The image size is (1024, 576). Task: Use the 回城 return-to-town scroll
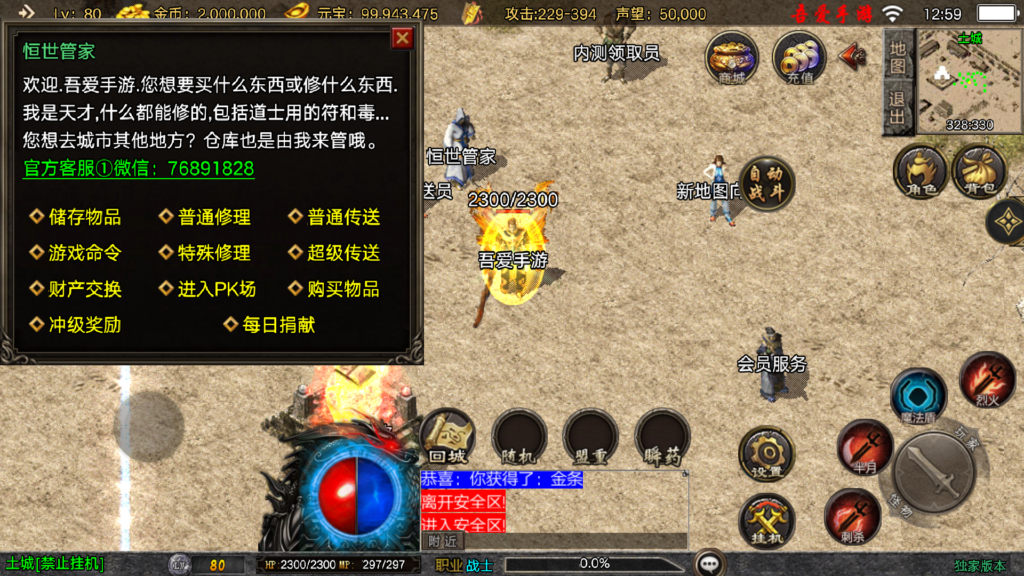click(446, 438)
